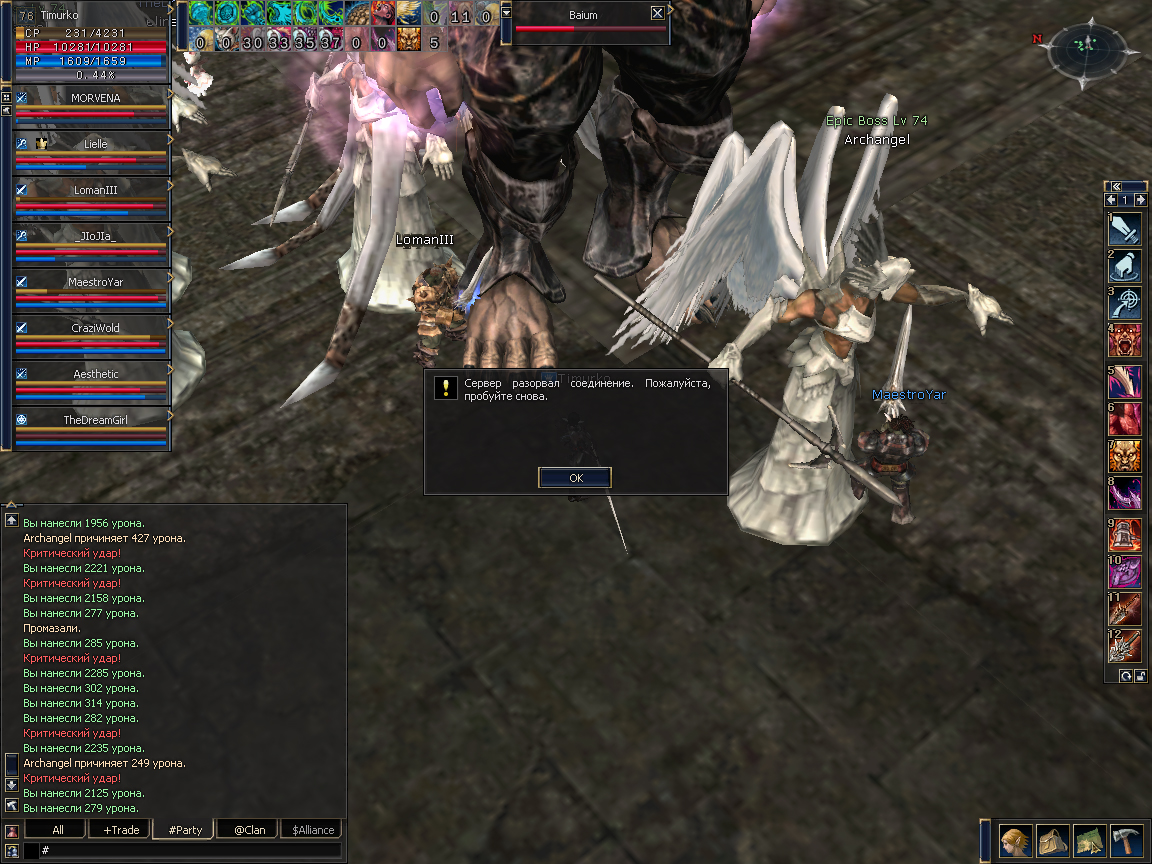Activate the roaring beast face skill in slot 4
Image resolution: width=1152 pixels, height=864 pixels.
coord(1125,341)
